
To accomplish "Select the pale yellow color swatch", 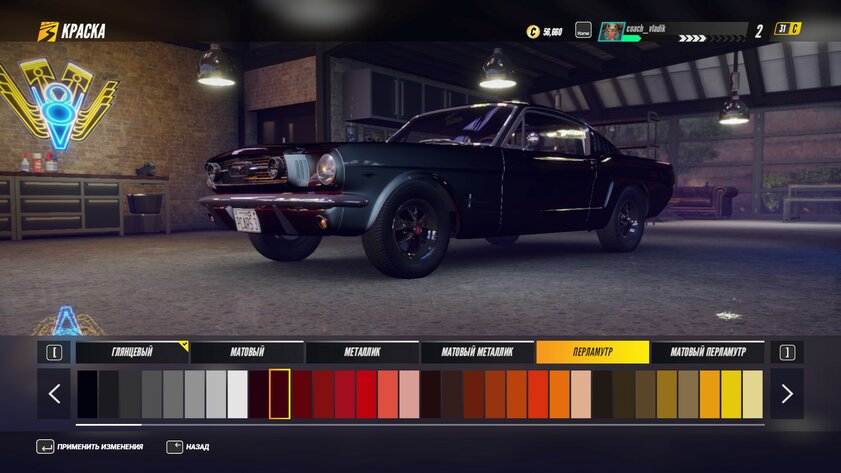I will (752, 394).
